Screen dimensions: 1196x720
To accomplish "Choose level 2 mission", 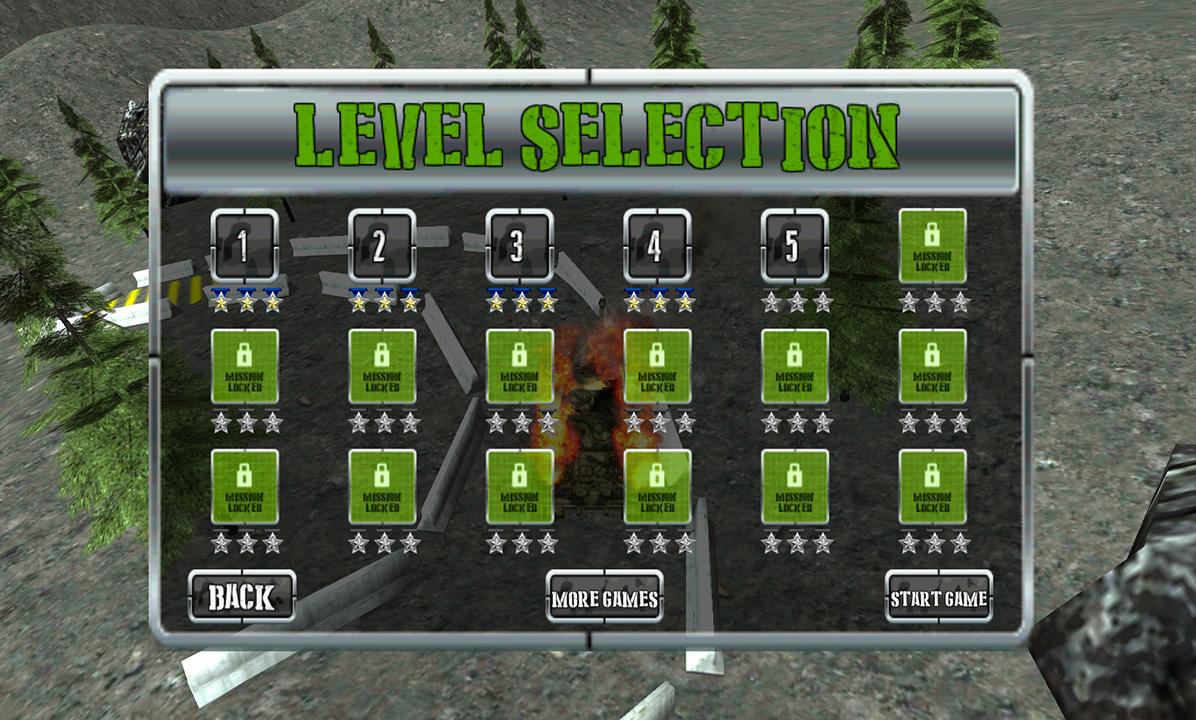I will point(382,246).
